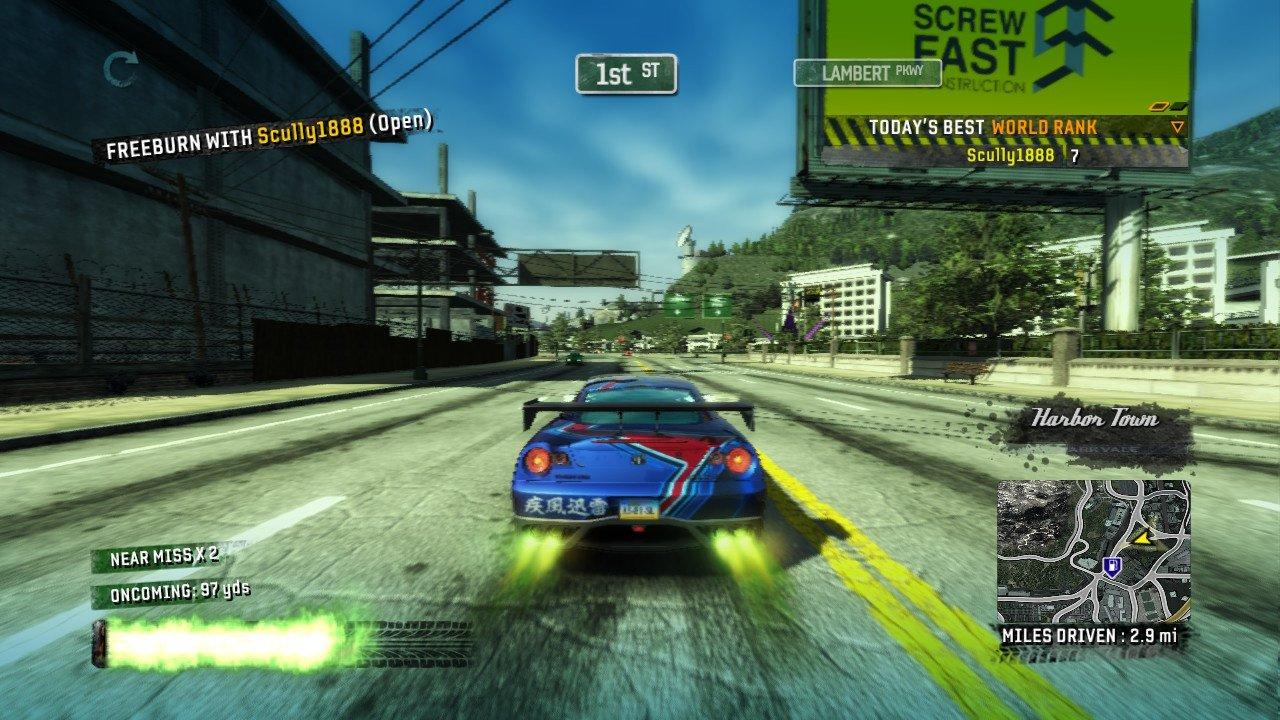Click the circular arrow restart icon
The width and height of the screenshot is (1280, 720).
point(122,69)
